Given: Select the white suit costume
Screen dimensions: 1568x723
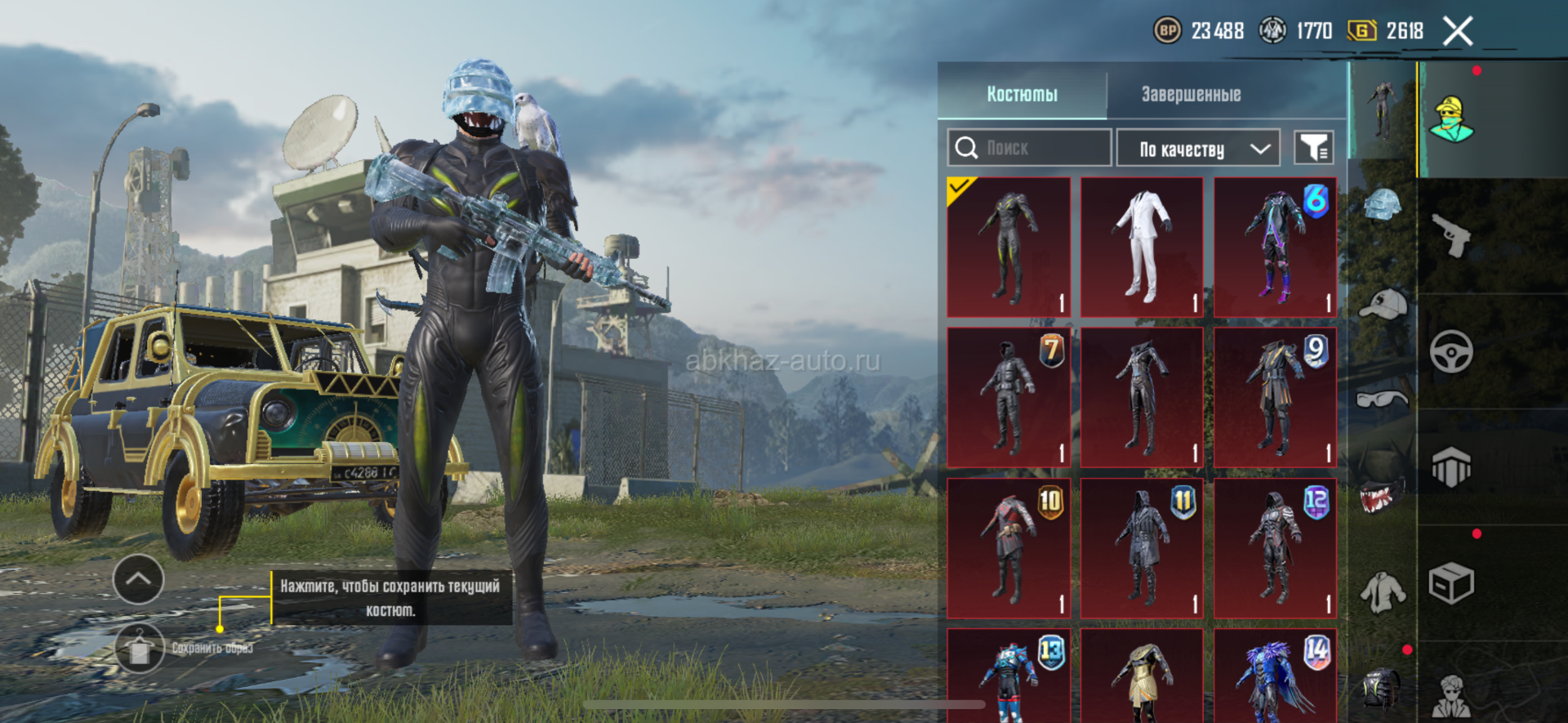Looking at the screenshot, I should click(1142, 247).
